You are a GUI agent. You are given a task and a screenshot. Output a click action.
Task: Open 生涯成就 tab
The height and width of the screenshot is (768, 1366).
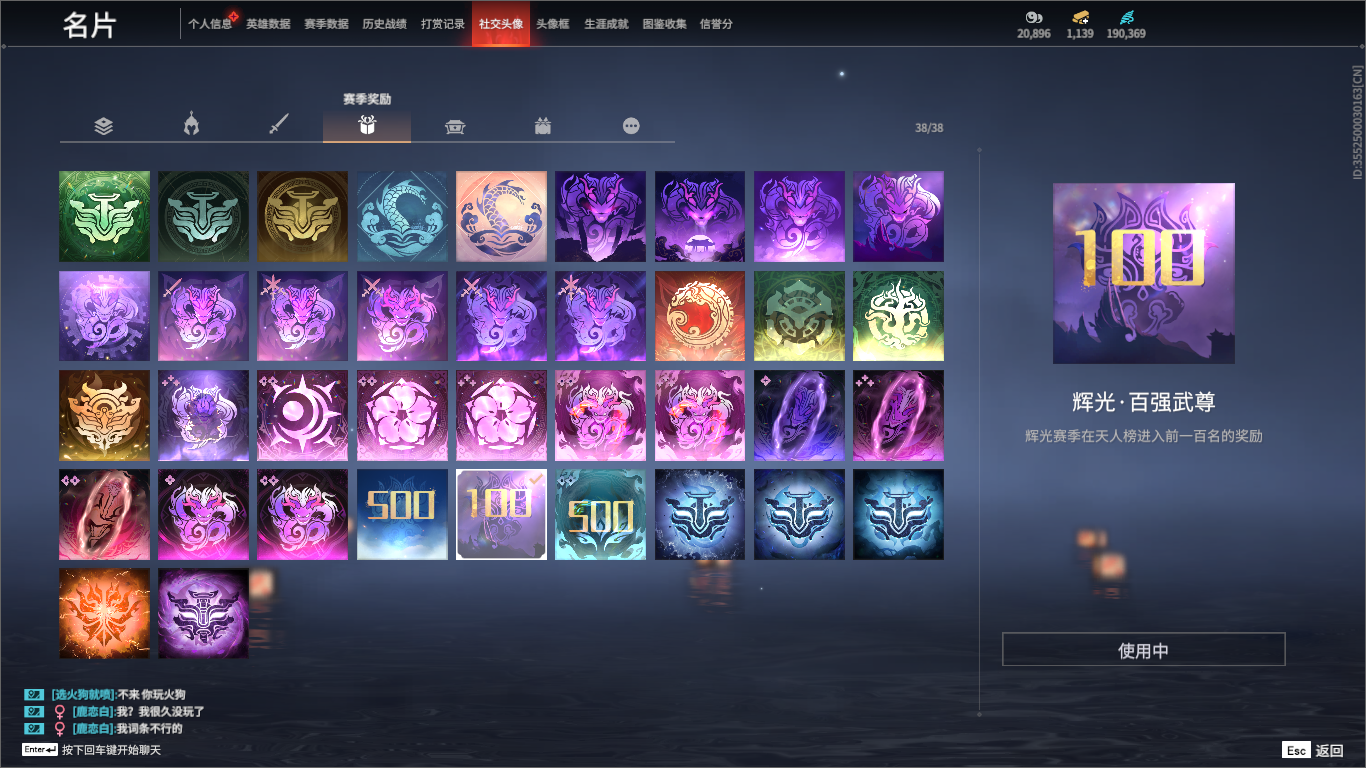[x=606, y=24]
